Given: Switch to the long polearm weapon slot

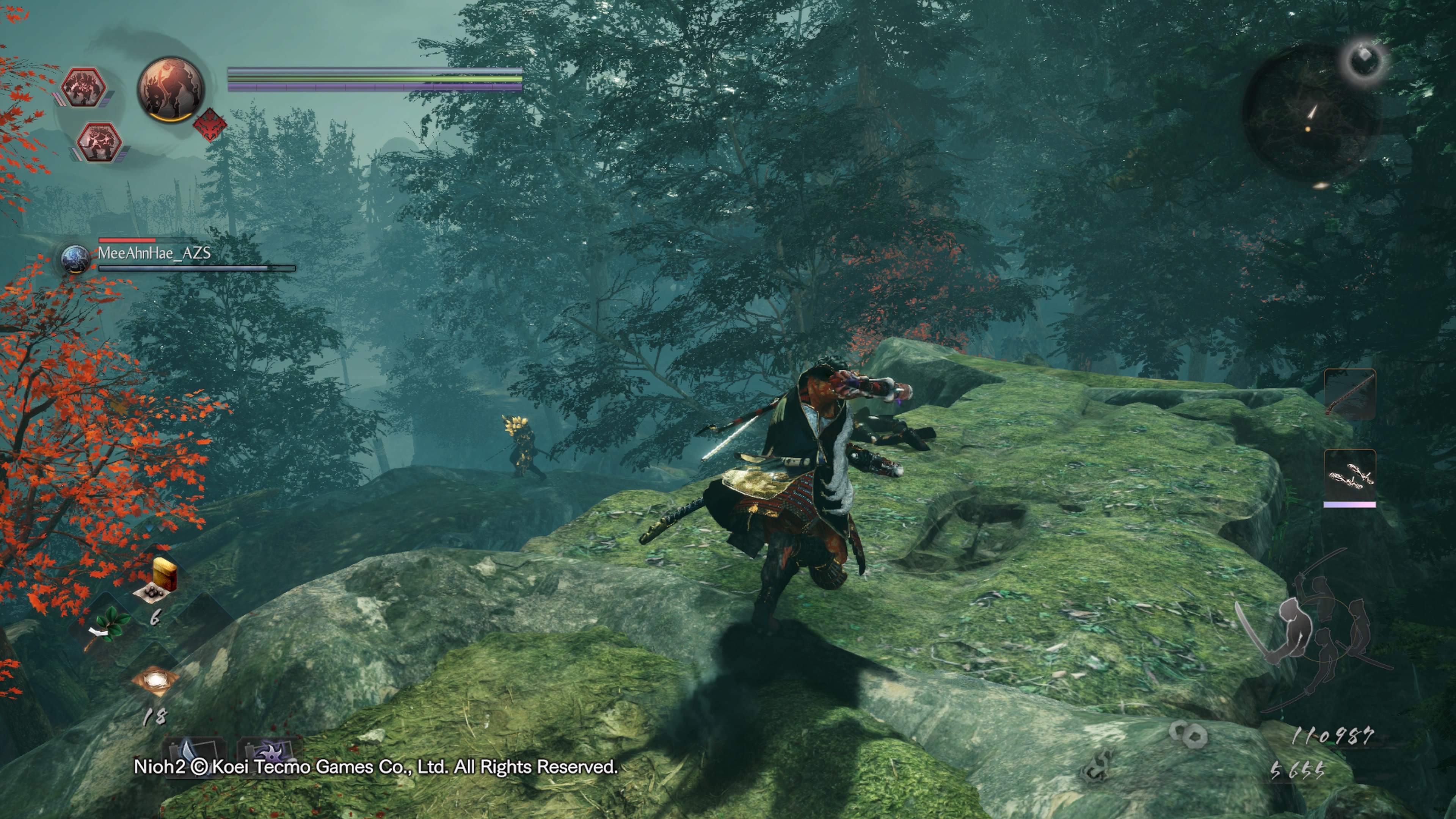Looking at the screenshot, I should (x=1350, y=394).
